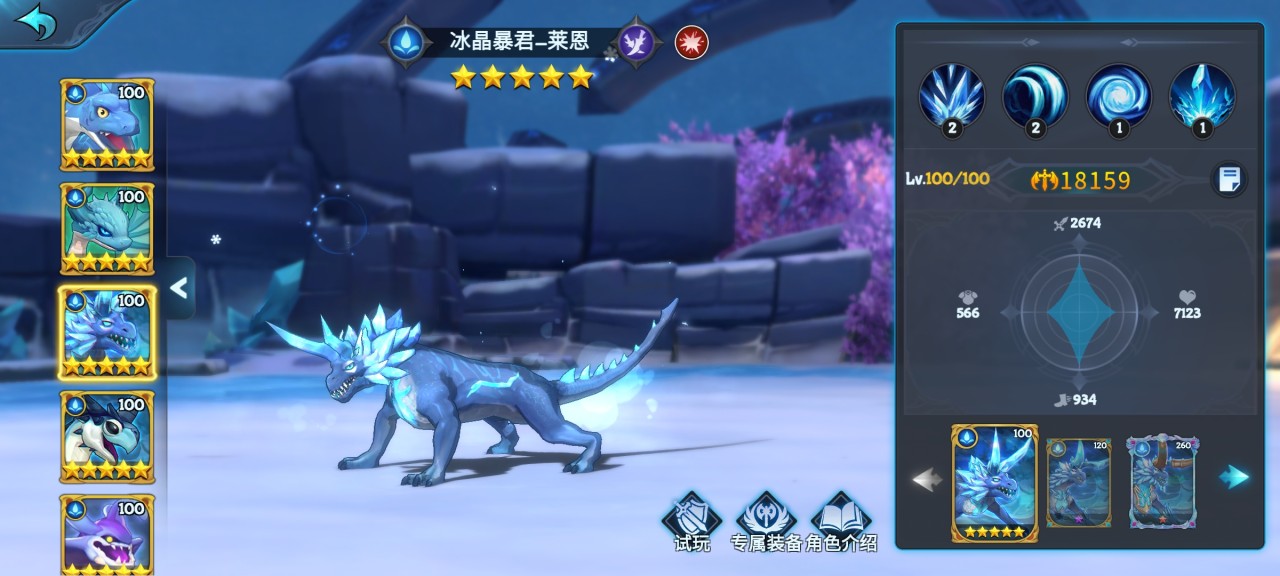Screen dimensions: 1280x576
Task: Open the red burst badge icon
Action: tap(691, 42)
